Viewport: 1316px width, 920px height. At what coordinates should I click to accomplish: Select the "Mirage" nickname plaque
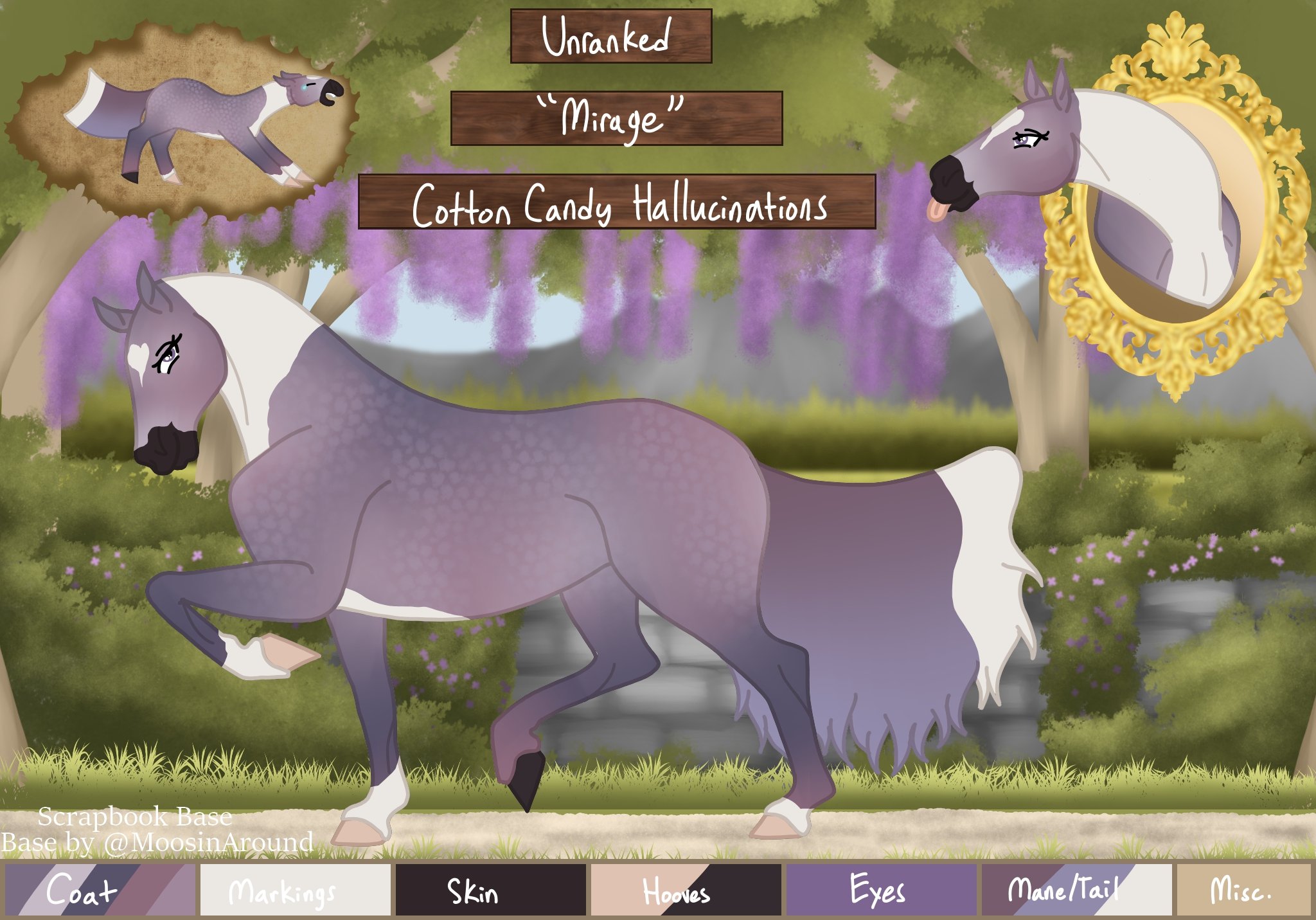pos(616,118)
